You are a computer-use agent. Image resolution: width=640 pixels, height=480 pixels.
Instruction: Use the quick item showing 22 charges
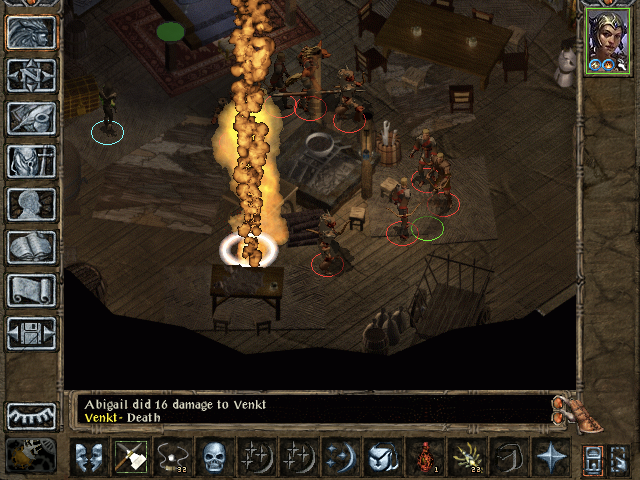coord(467,457)
